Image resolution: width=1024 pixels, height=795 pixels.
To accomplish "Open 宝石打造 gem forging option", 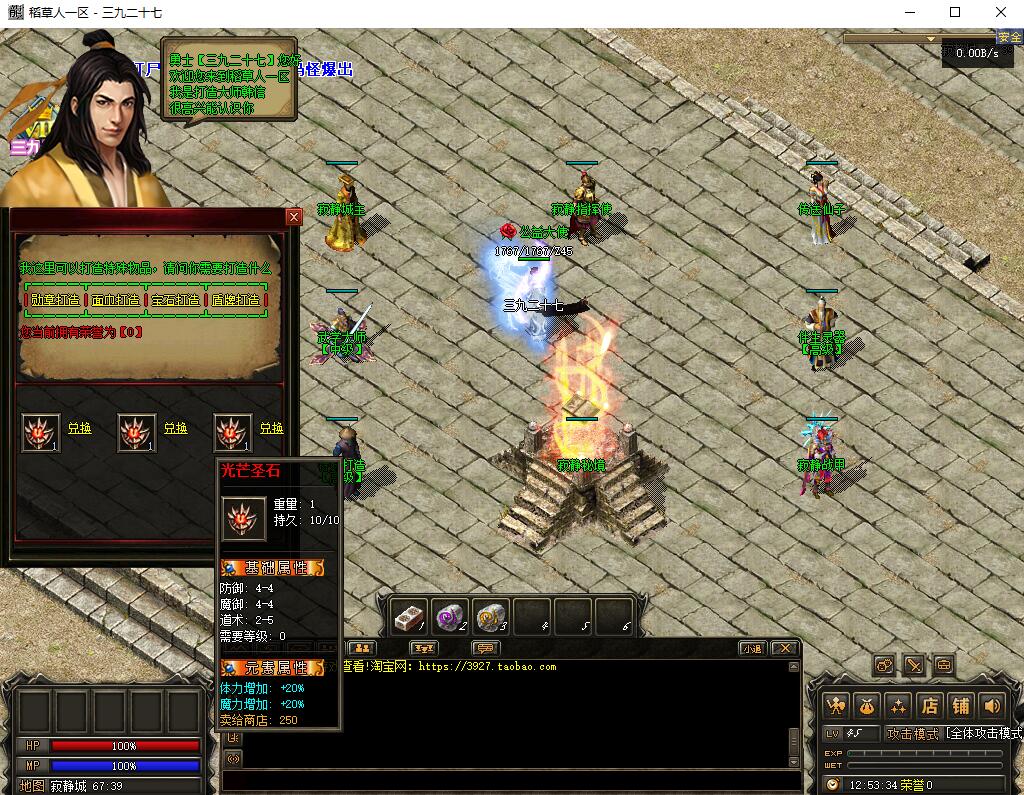I will pos(176,299).
